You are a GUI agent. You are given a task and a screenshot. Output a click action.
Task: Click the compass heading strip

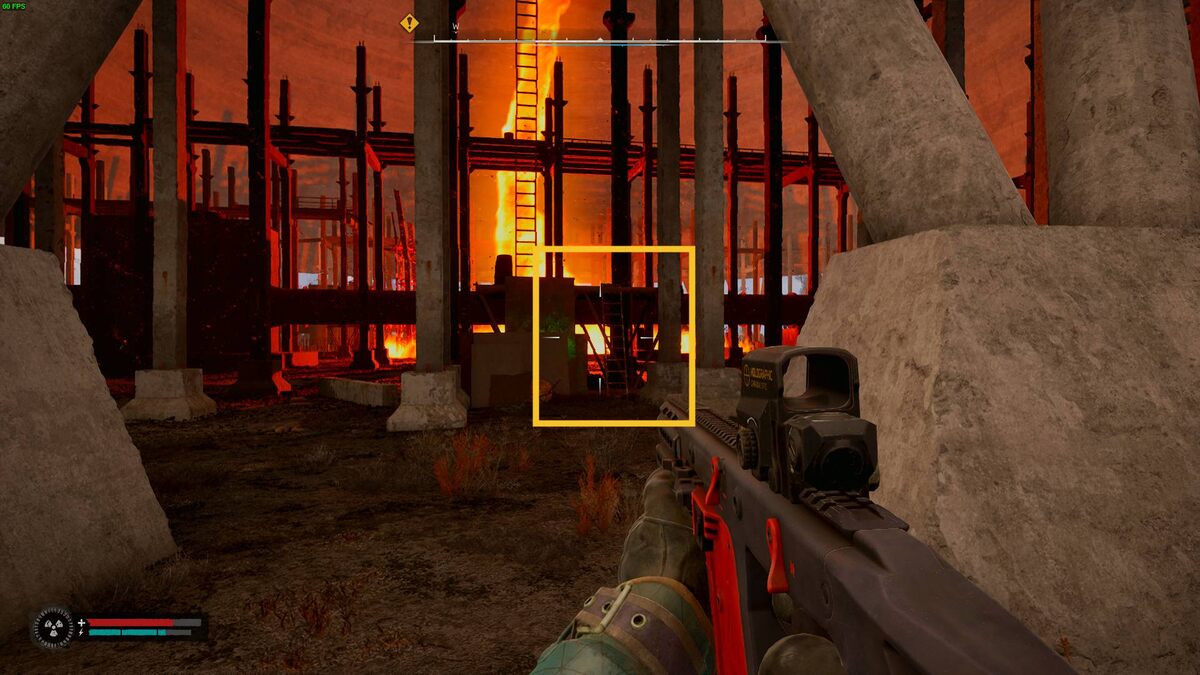(600, 41)
